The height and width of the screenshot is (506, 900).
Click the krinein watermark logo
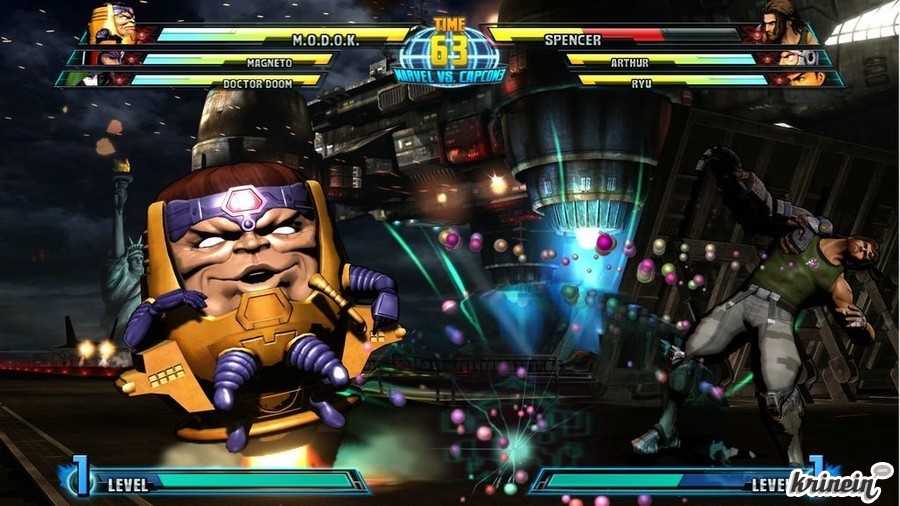pyautogui.click(x=838, y=483)
